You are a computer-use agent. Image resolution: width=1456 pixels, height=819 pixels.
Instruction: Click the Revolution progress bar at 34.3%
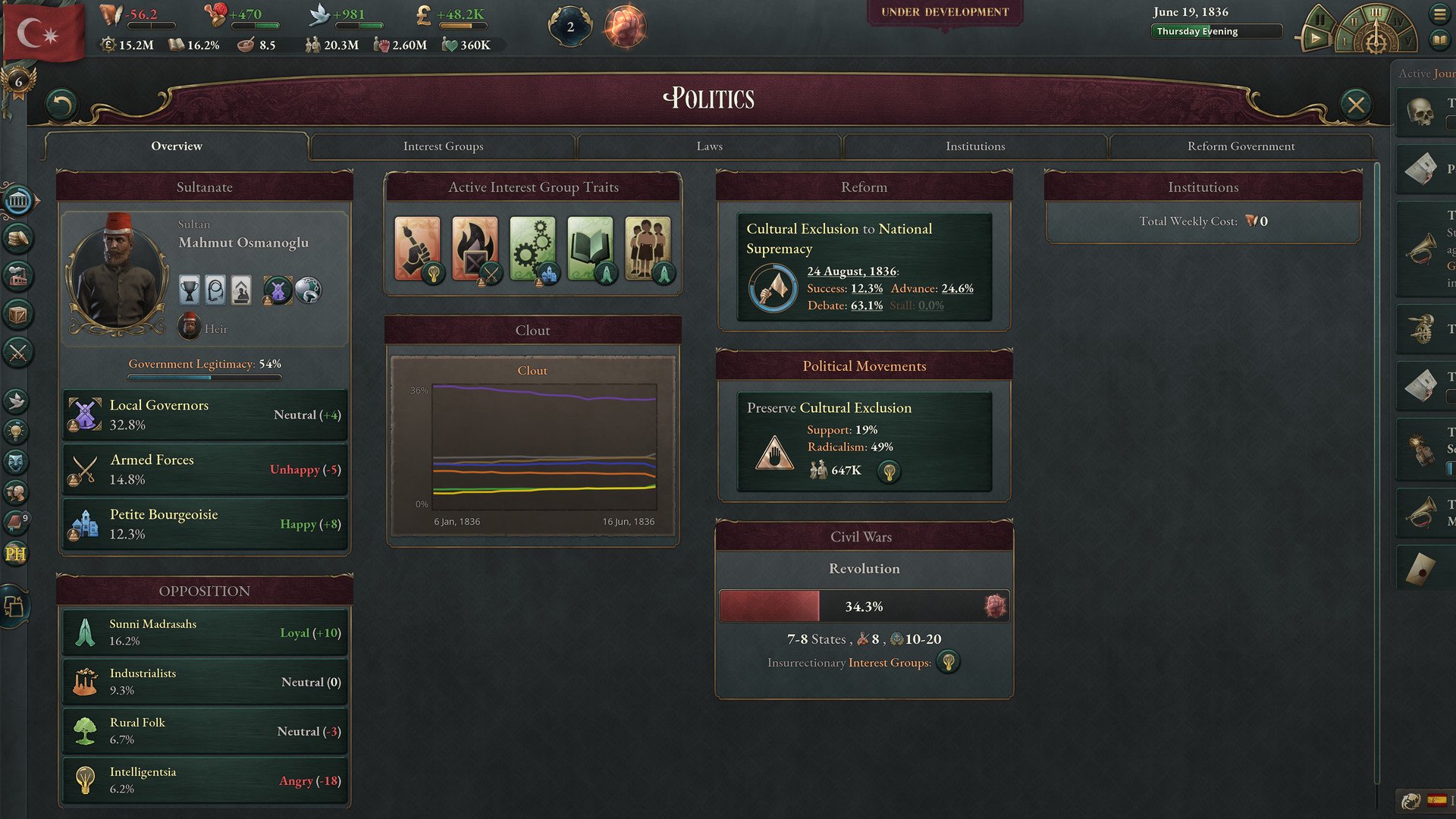pos(864,605)
